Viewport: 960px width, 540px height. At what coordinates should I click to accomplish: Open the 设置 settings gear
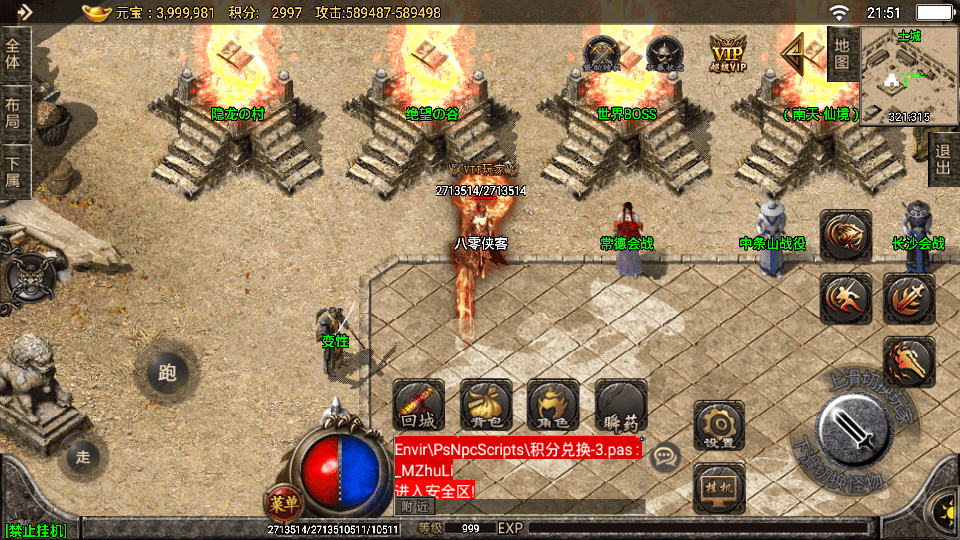point(718,425)
